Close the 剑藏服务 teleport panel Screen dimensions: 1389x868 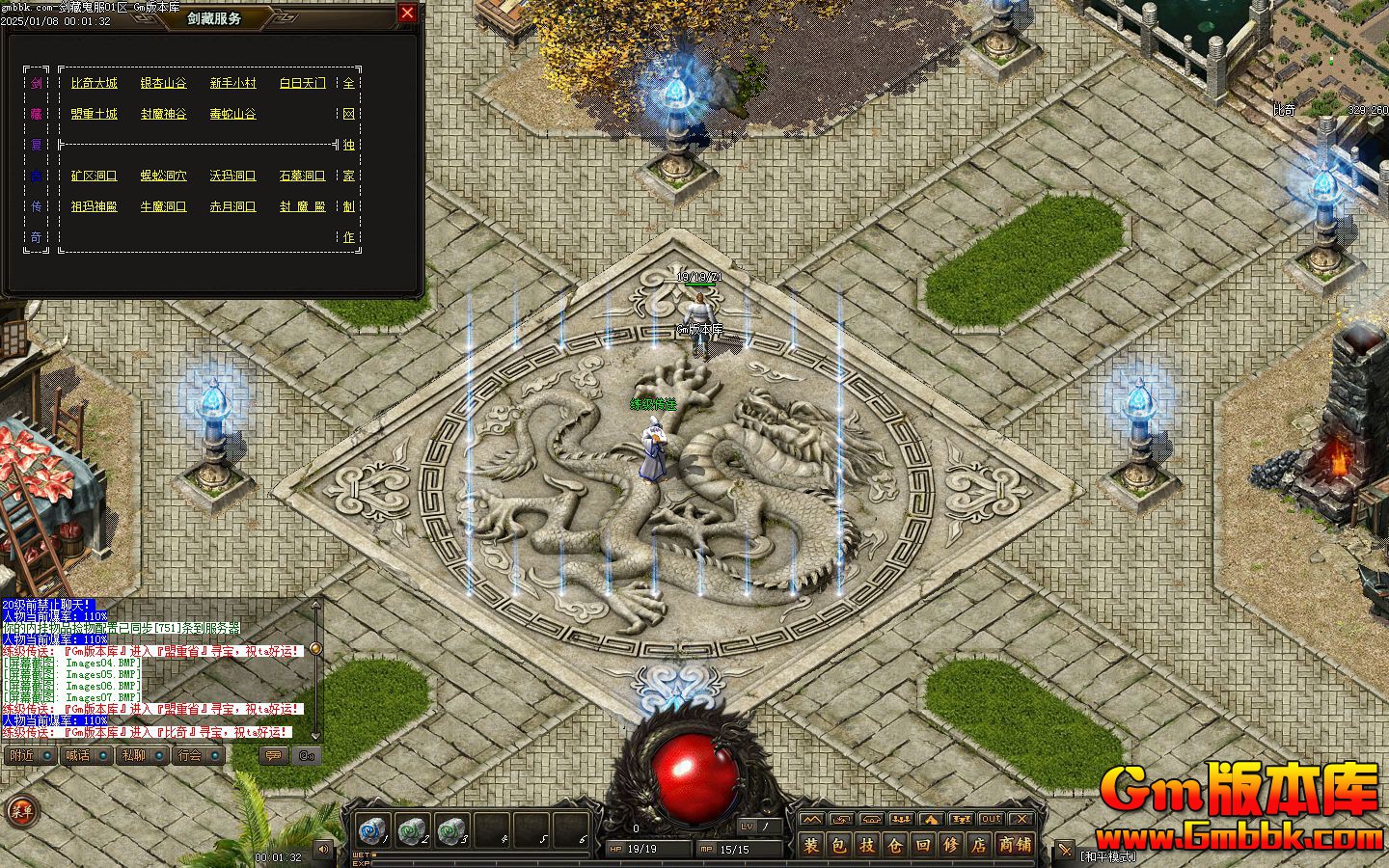pos(407,13)
